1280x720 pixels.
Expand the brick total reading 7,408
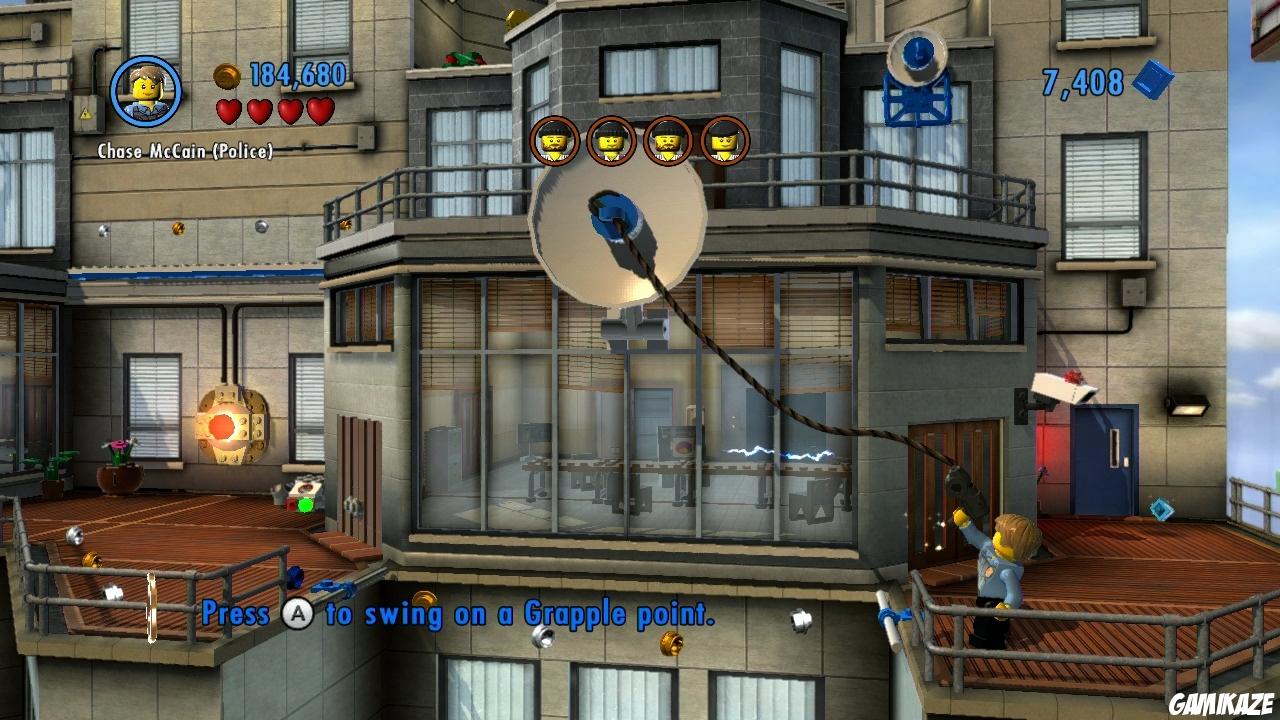pyautogui.click(x=1085, y=83)
